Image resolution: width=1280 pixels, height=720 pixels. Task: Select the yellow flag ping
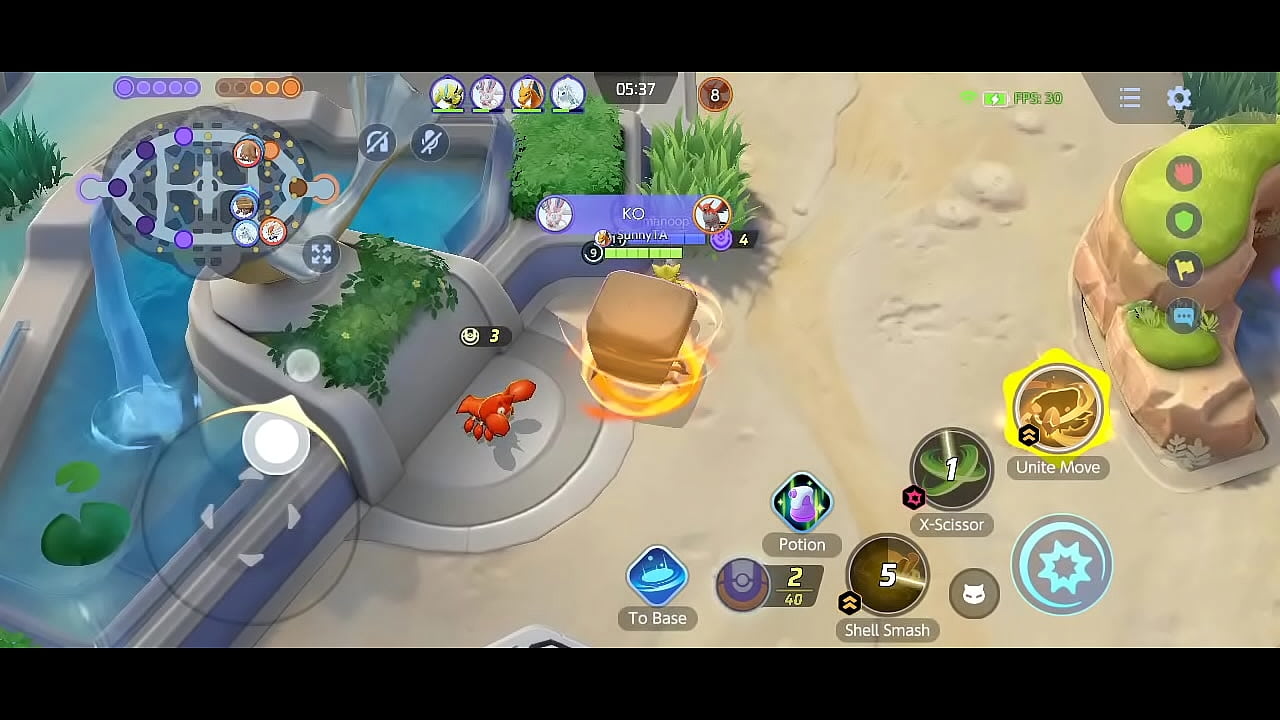pos(1184,268)
